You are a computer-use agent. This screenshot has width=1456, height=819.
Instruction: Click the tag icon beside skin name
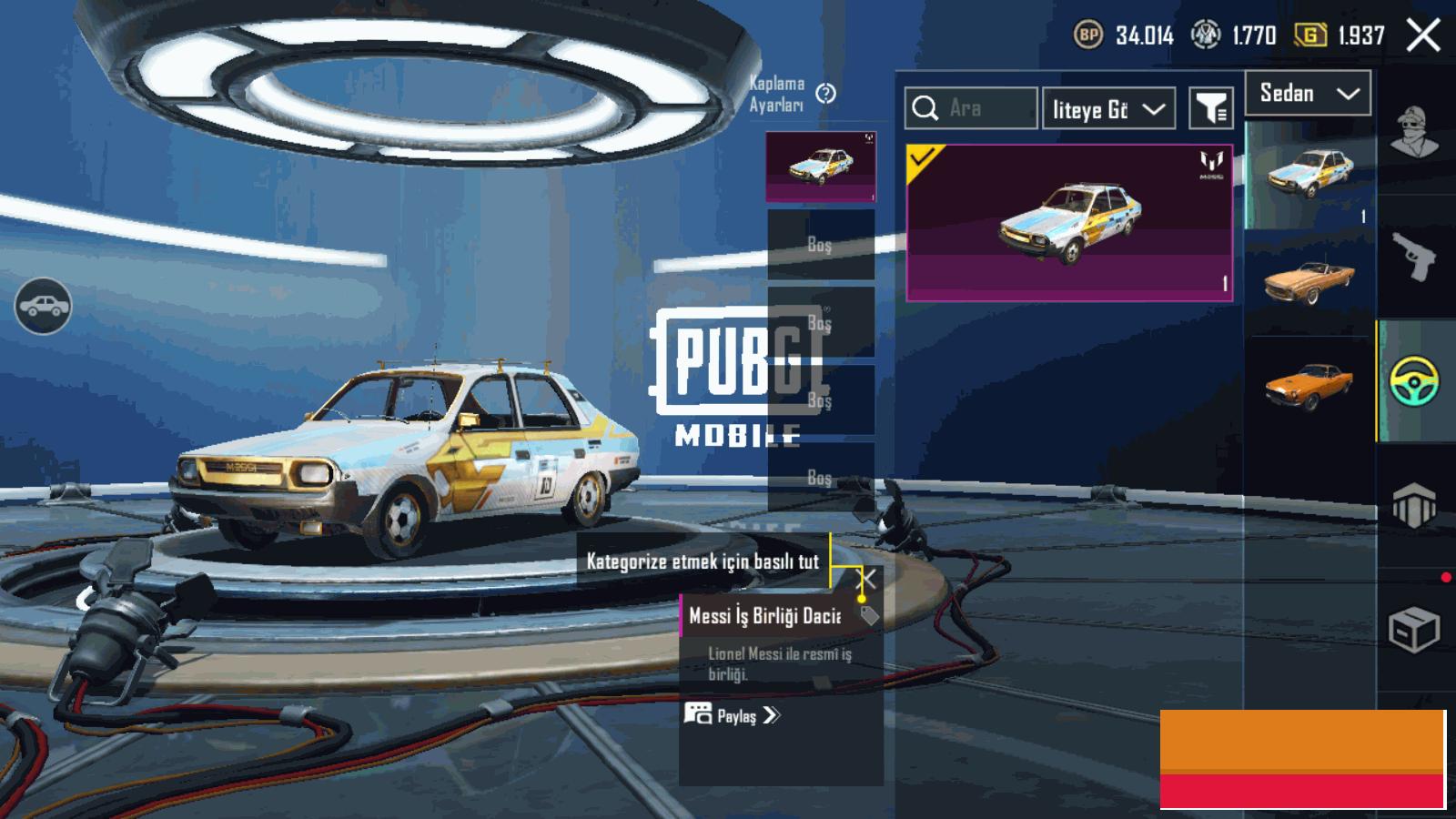click(869, 616)
